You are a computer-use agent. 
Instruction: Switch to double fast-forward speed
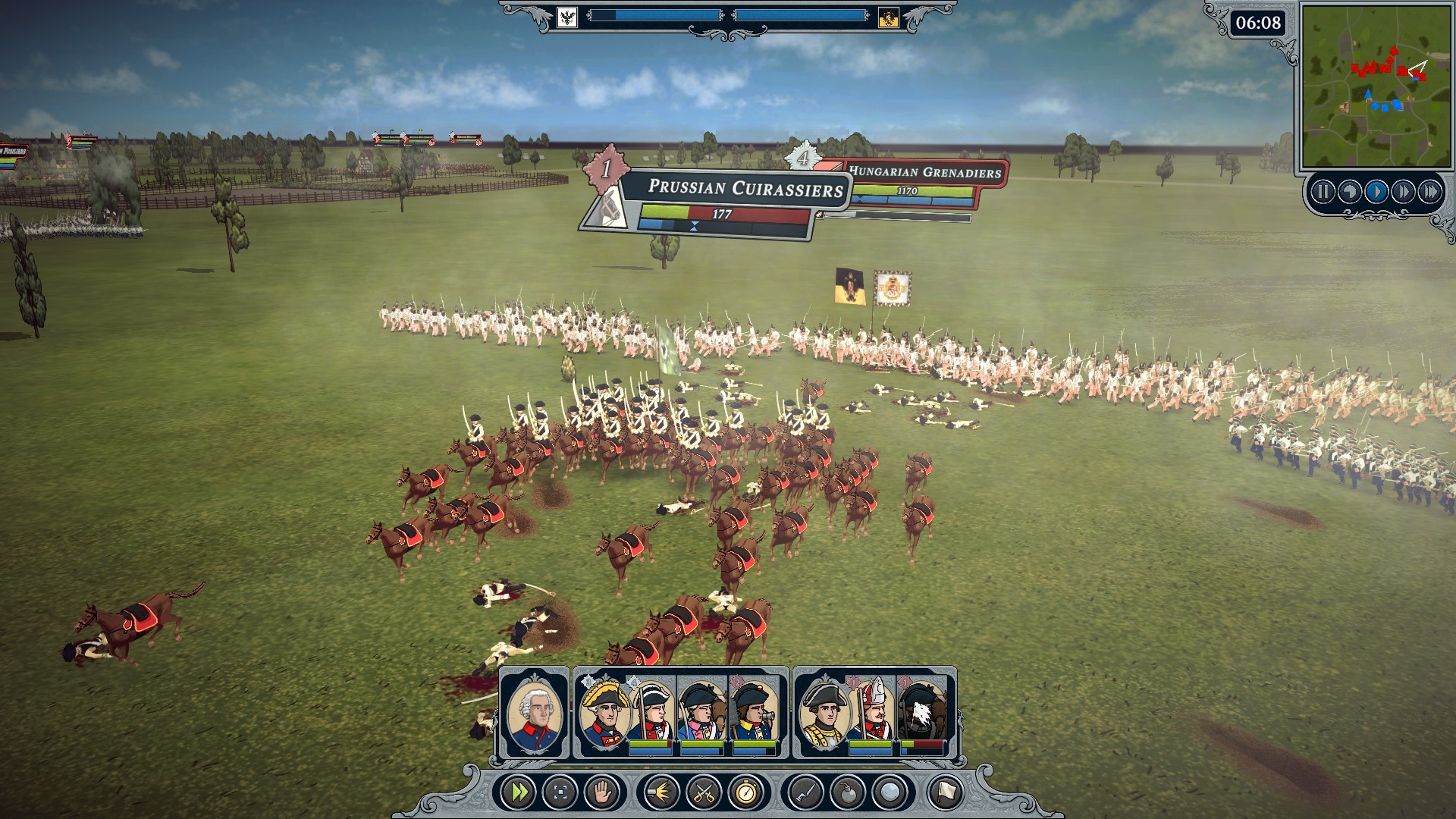pyautogui.click(x=1404, y=192)
